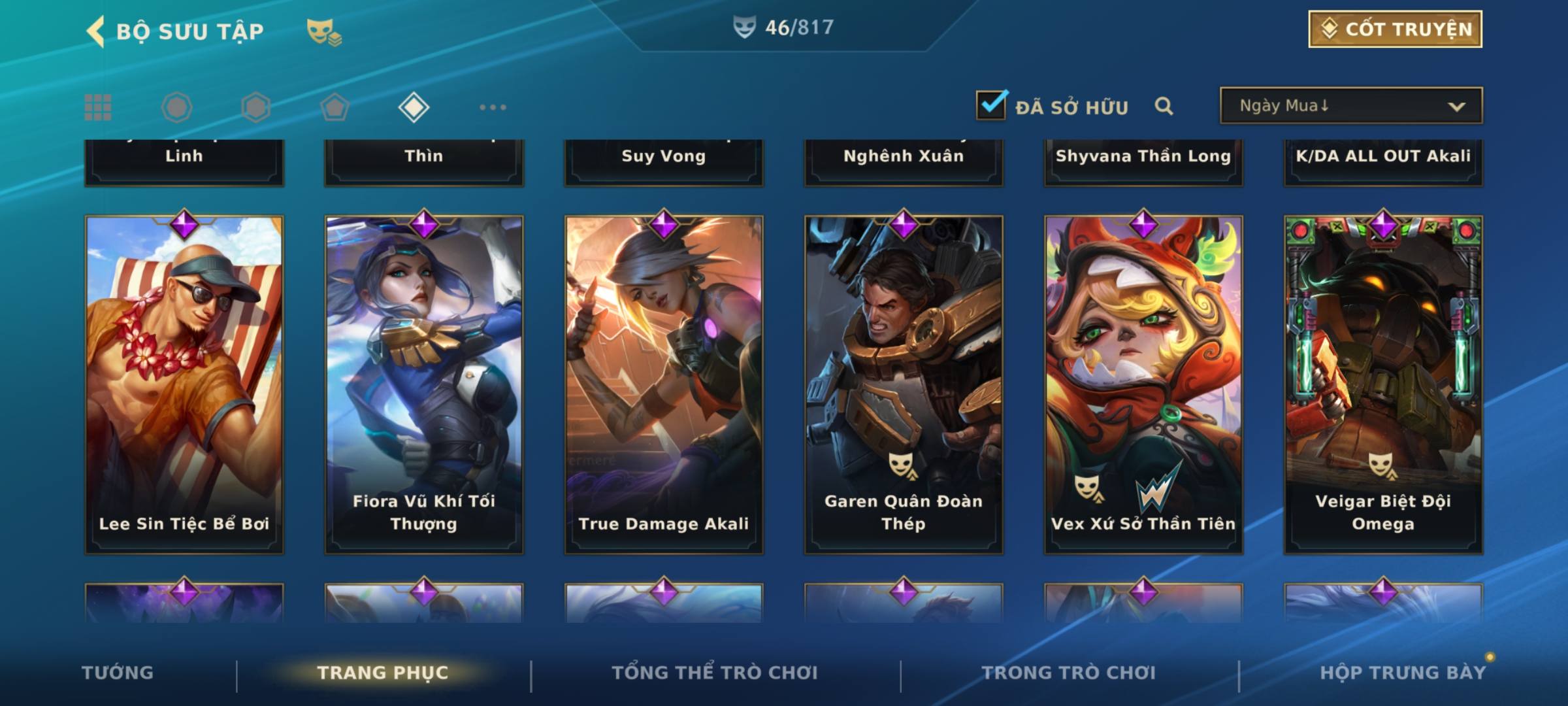
Task: Choose the diamond rarity filter
Action: tap(414, 107)
